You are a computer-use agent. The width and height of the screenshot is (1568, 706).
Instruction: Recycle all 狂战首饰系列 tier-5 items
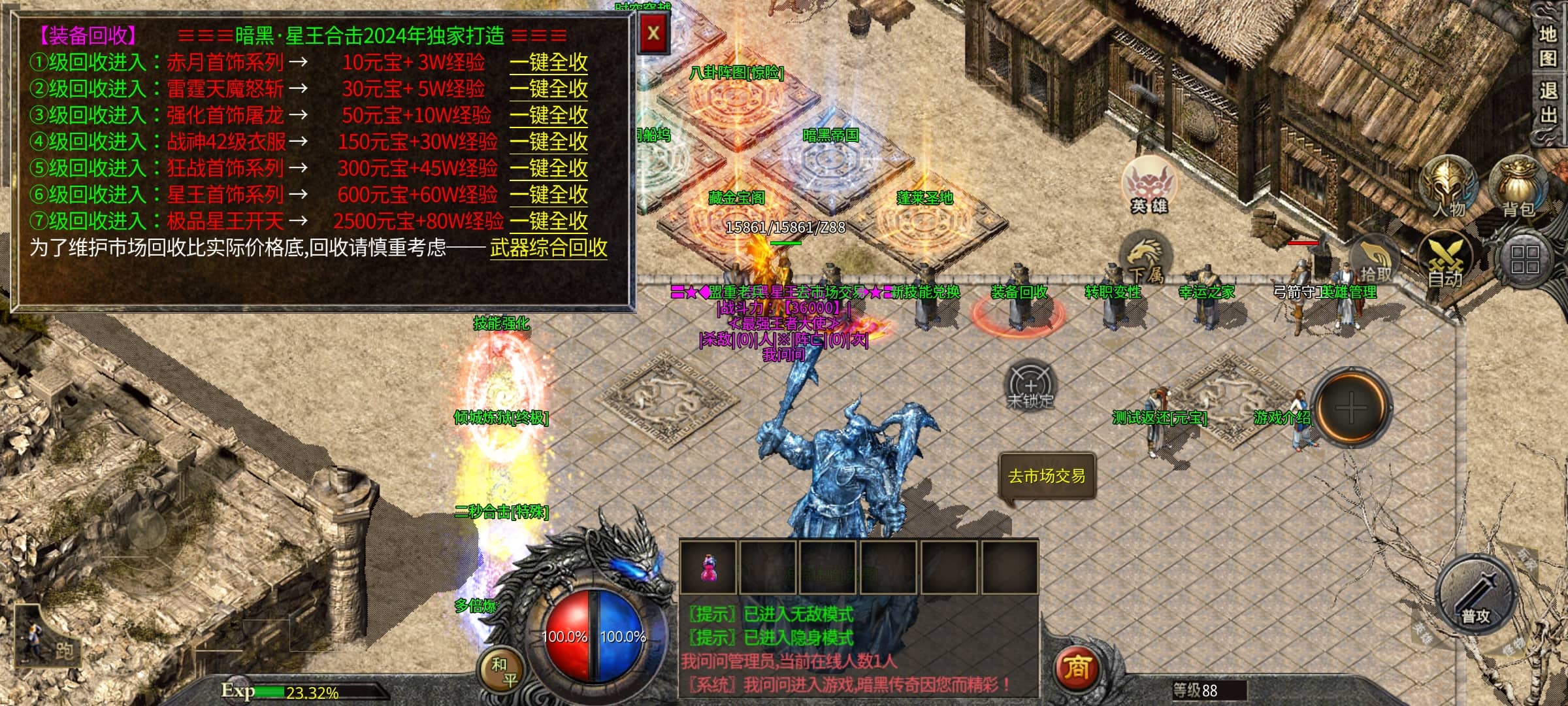pyautogui.click(x=548, y=168)
